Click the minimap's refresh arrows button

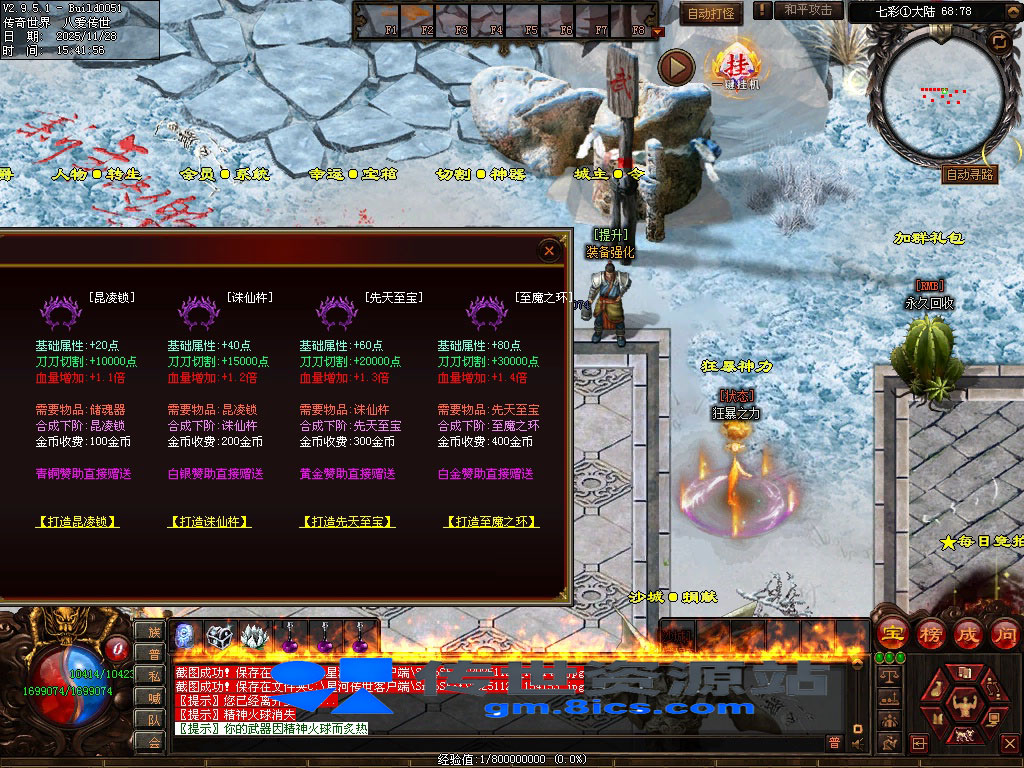click(x=998, y=41)
